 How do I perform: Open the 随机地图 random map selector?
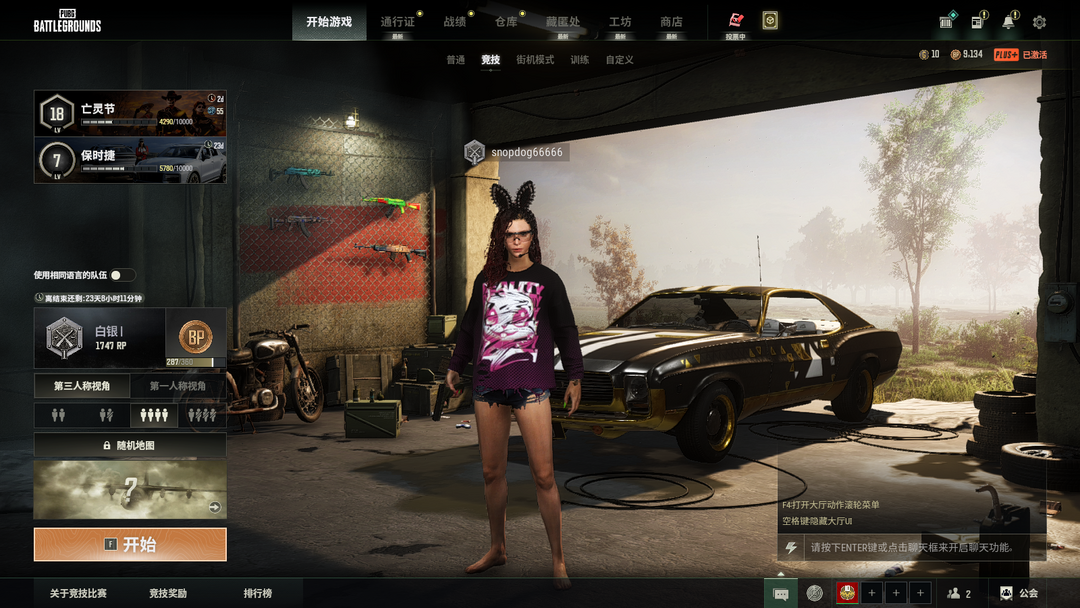(x=130, y=445)
